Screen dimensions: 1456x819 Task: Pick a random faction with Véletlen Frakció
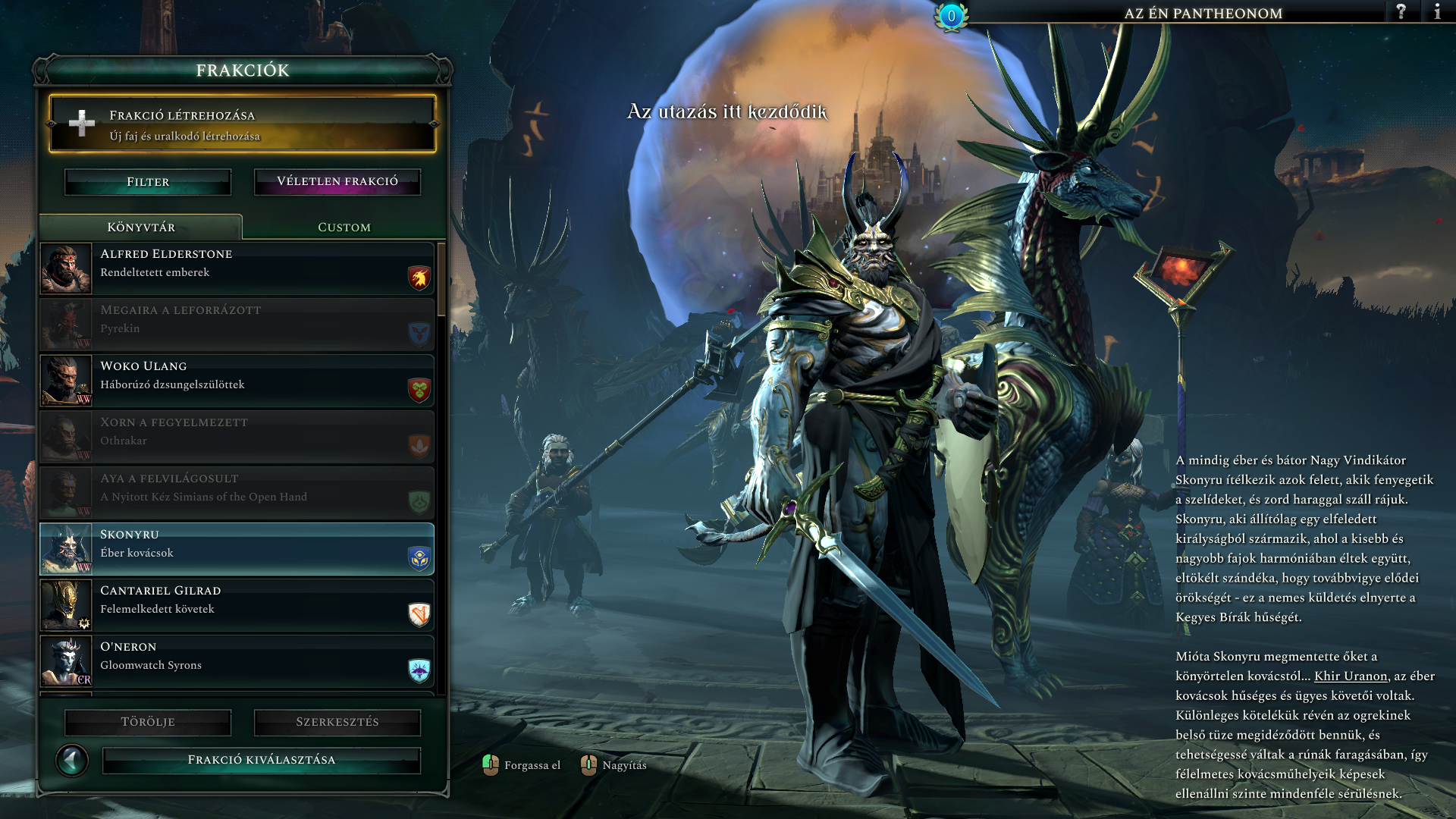(337, 182)
